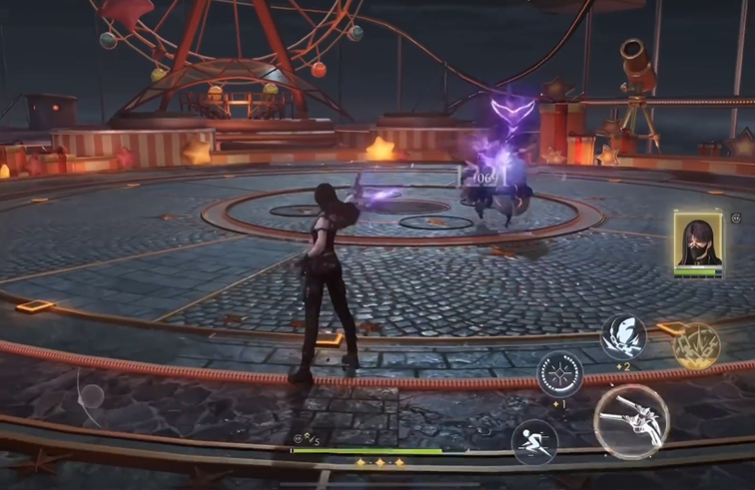Use the starburst crosshair skill
The height and width of the screenshot is (490, 755).
[x=560, y=374]
